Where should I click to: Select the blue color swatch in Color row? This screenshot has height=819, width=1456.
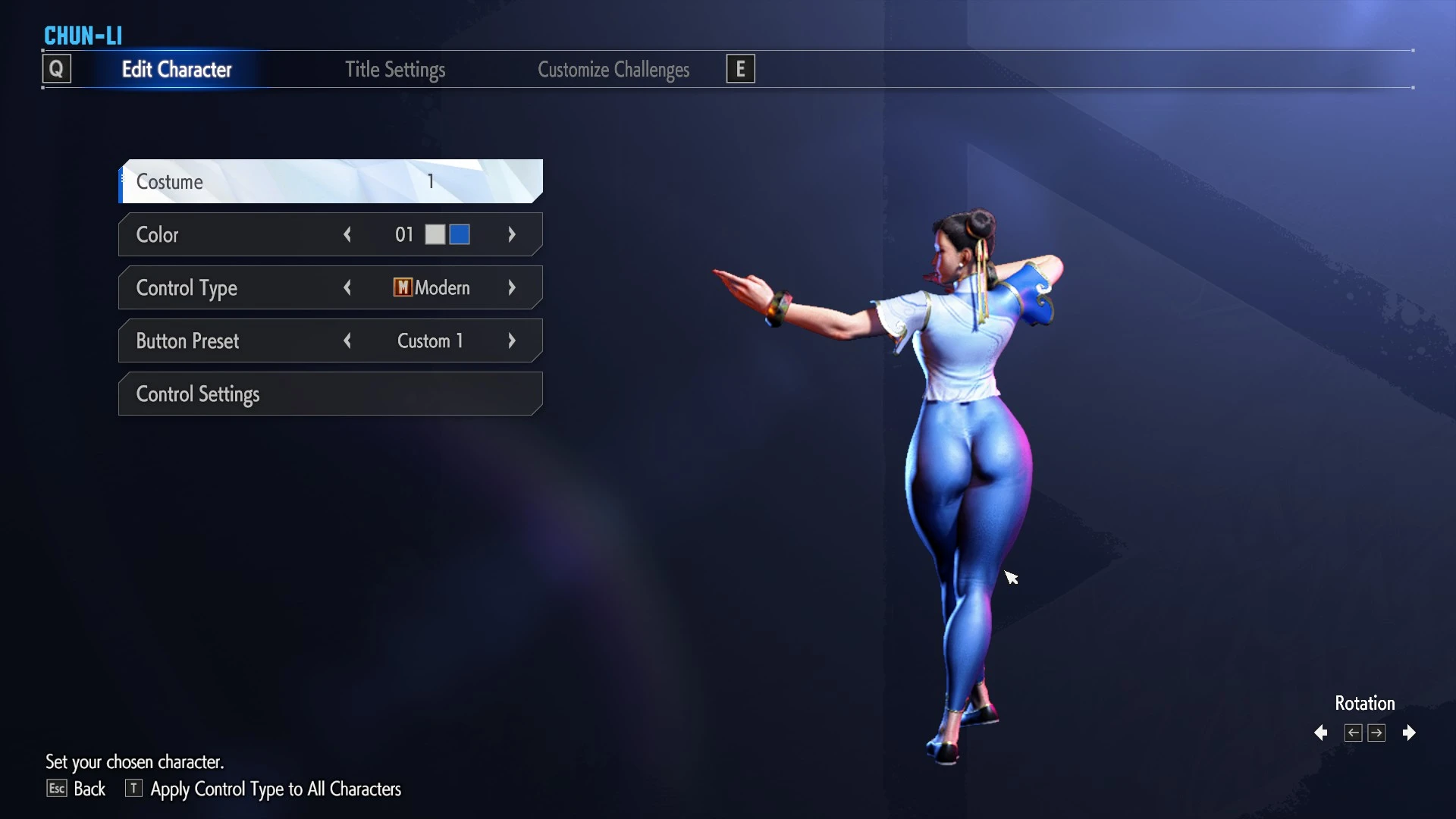coord(458,234)
